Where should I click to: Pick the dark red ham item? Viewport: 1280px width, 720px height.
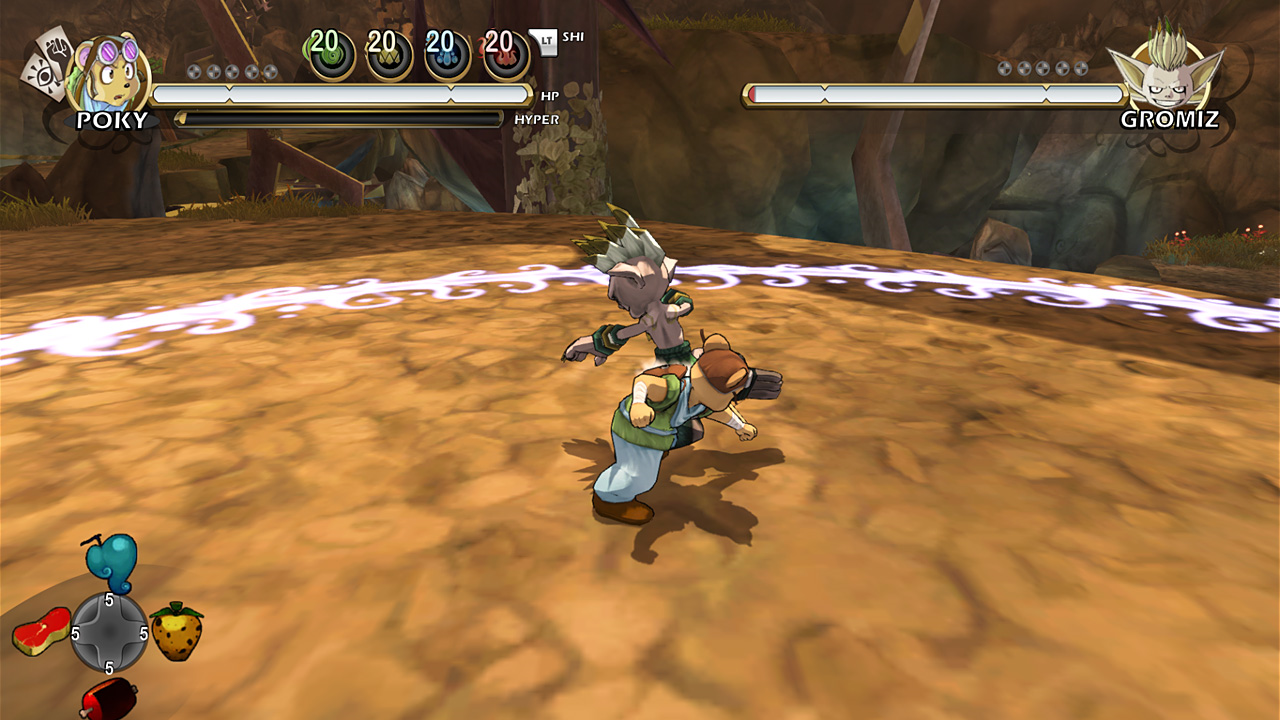pos(108,696)
